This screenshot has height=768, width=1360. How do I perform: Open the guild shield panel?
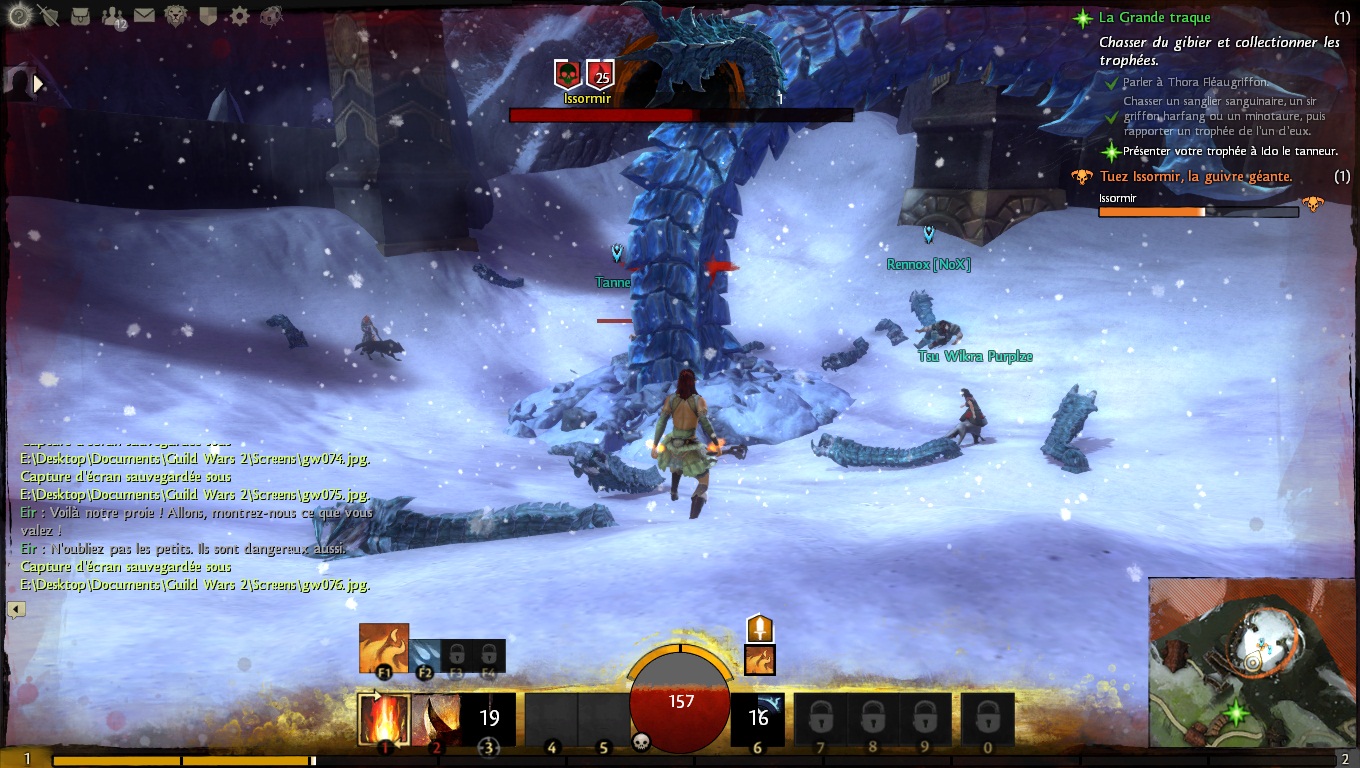pyautogui.click(x=208, y=15)
